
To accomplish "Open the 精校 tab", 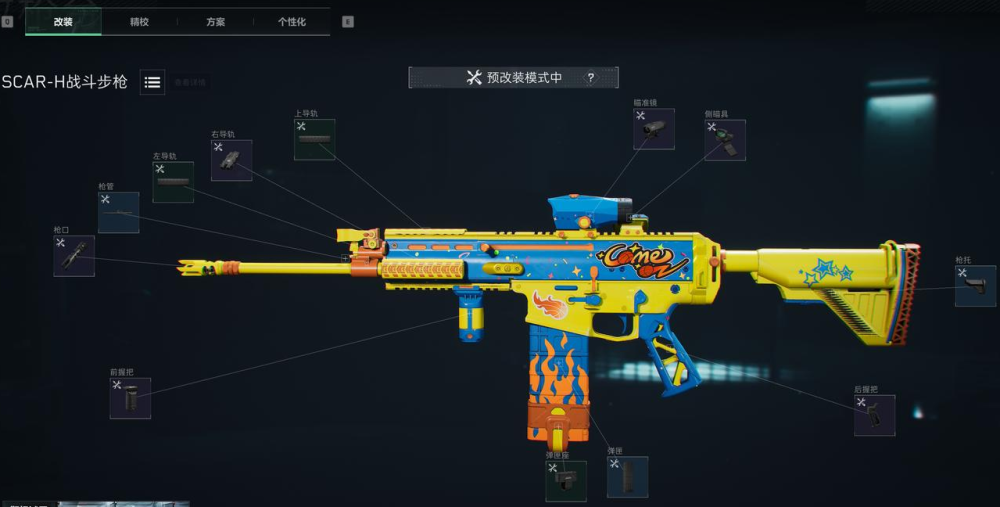I will (139, 21).
